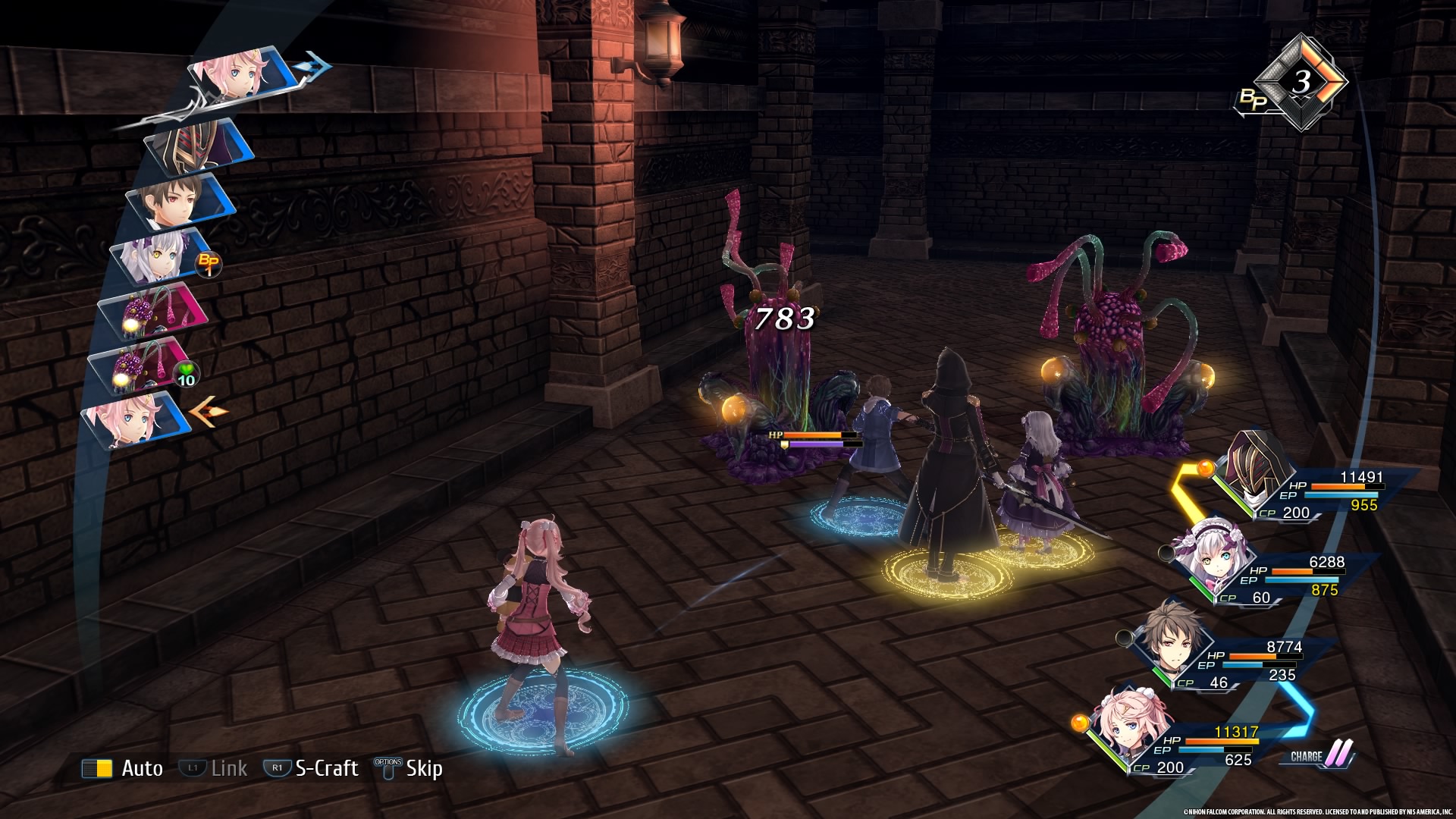Click the Charge indicator
This screenshot has width=1456, height=819.
[1321, 755]
